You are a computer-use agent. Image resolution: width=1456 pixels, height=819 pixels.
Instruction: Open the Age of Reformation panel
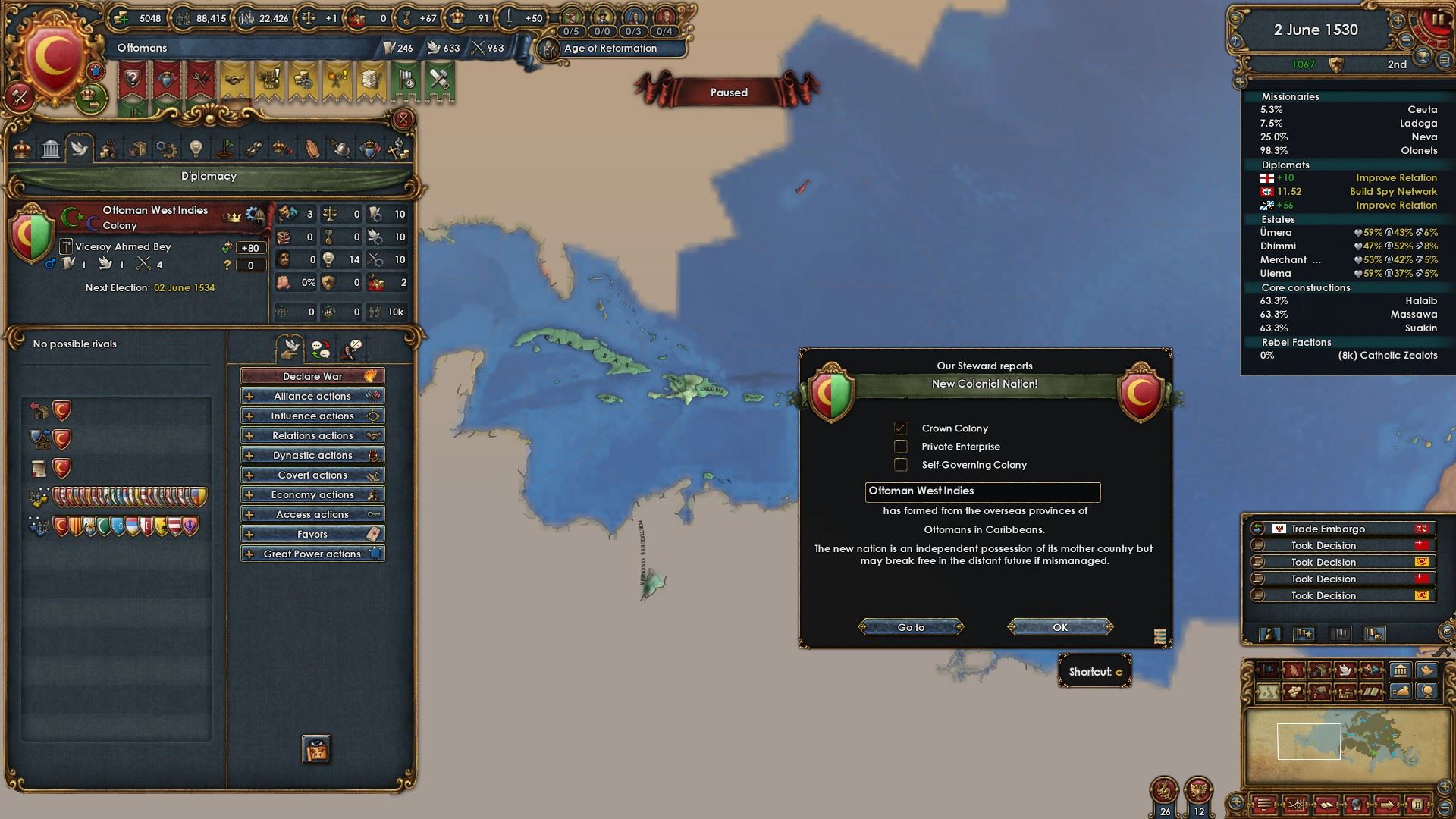click(x=610, y=49)
